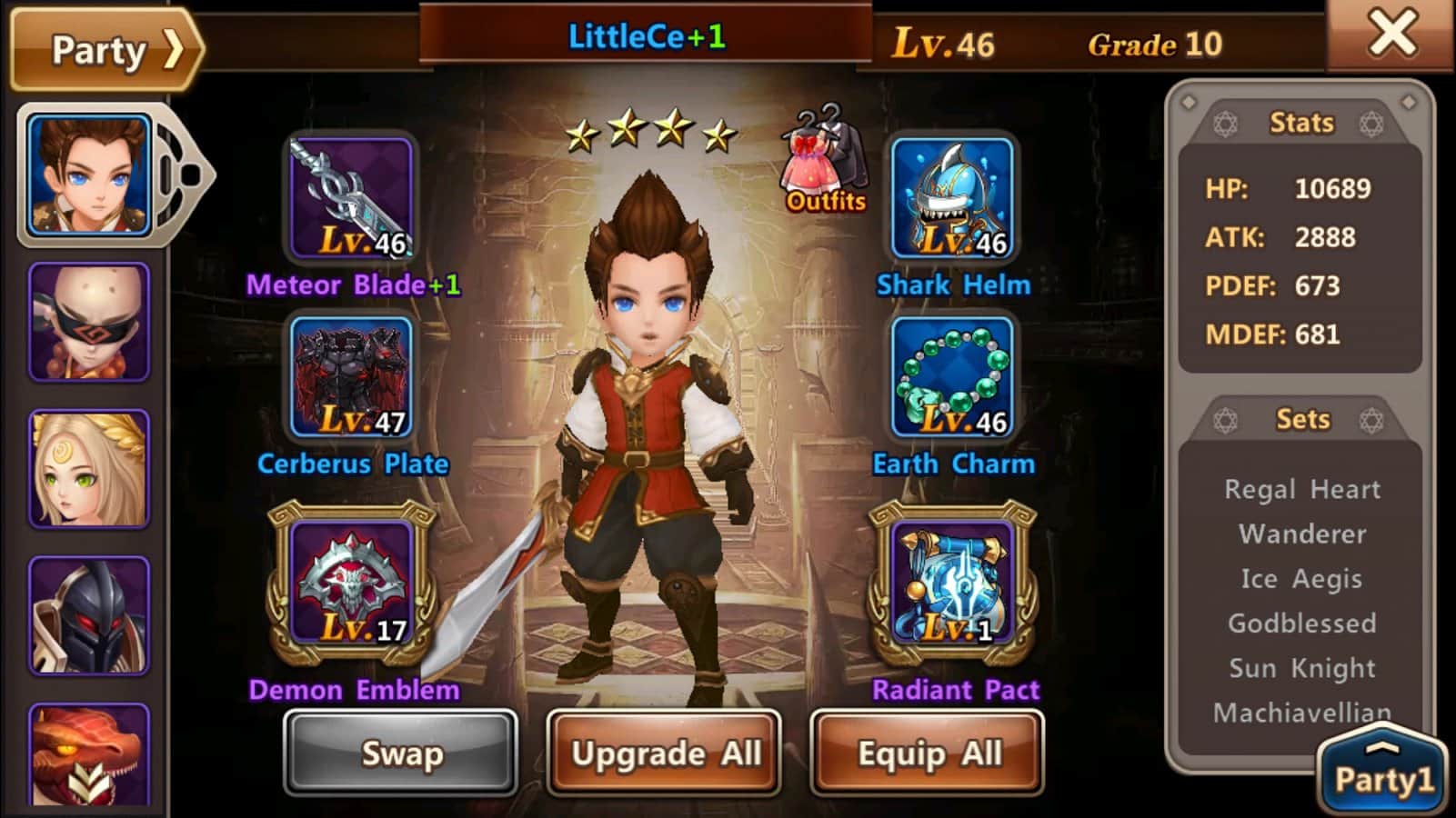This screenshot has width=1456, height=818.
Task: Select the red dragon portrait
Action: 89,754
